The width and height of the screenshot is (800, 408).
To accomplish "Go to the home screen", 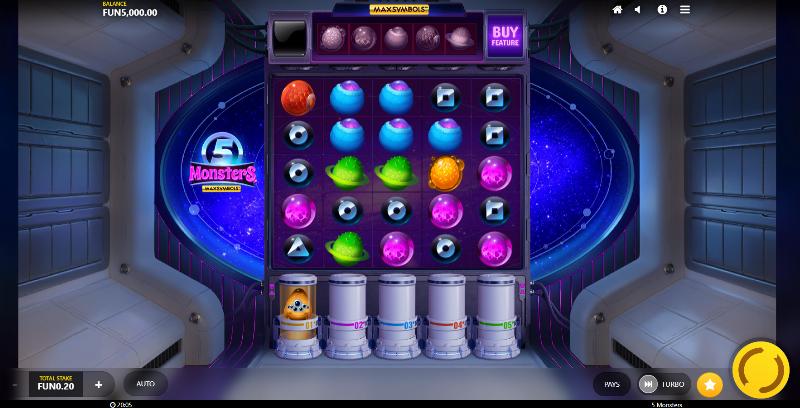I will pyautogui.click(x=617, y=9).
